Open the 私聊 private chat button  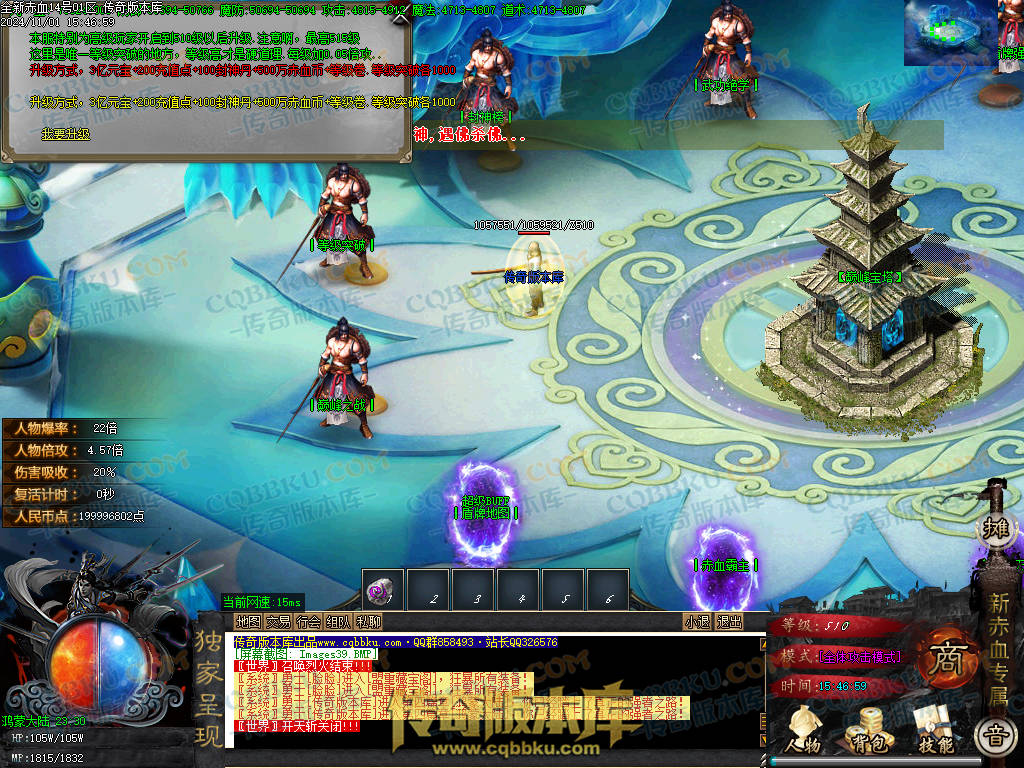pos(368,621)
